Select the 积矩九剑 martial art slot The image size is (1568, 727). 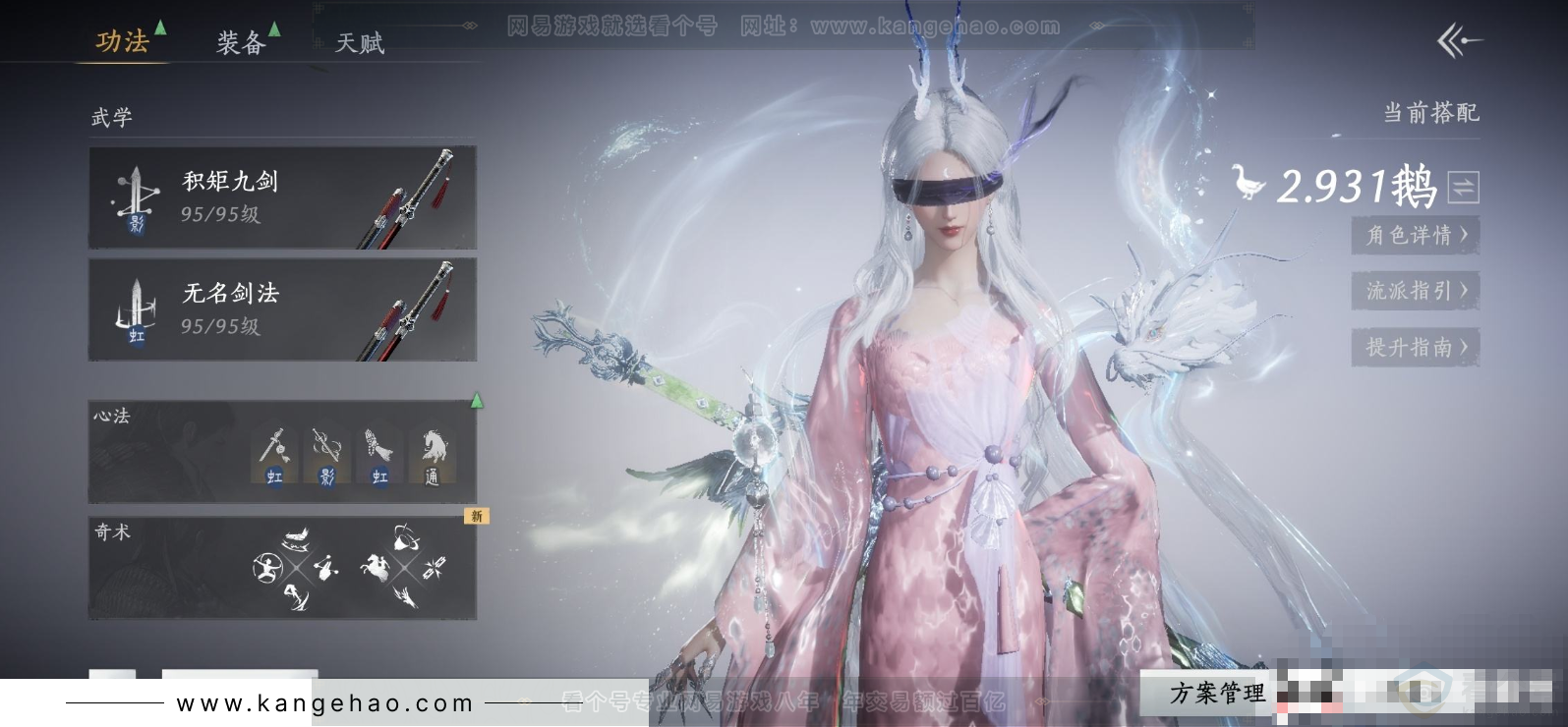click(282, 197)
